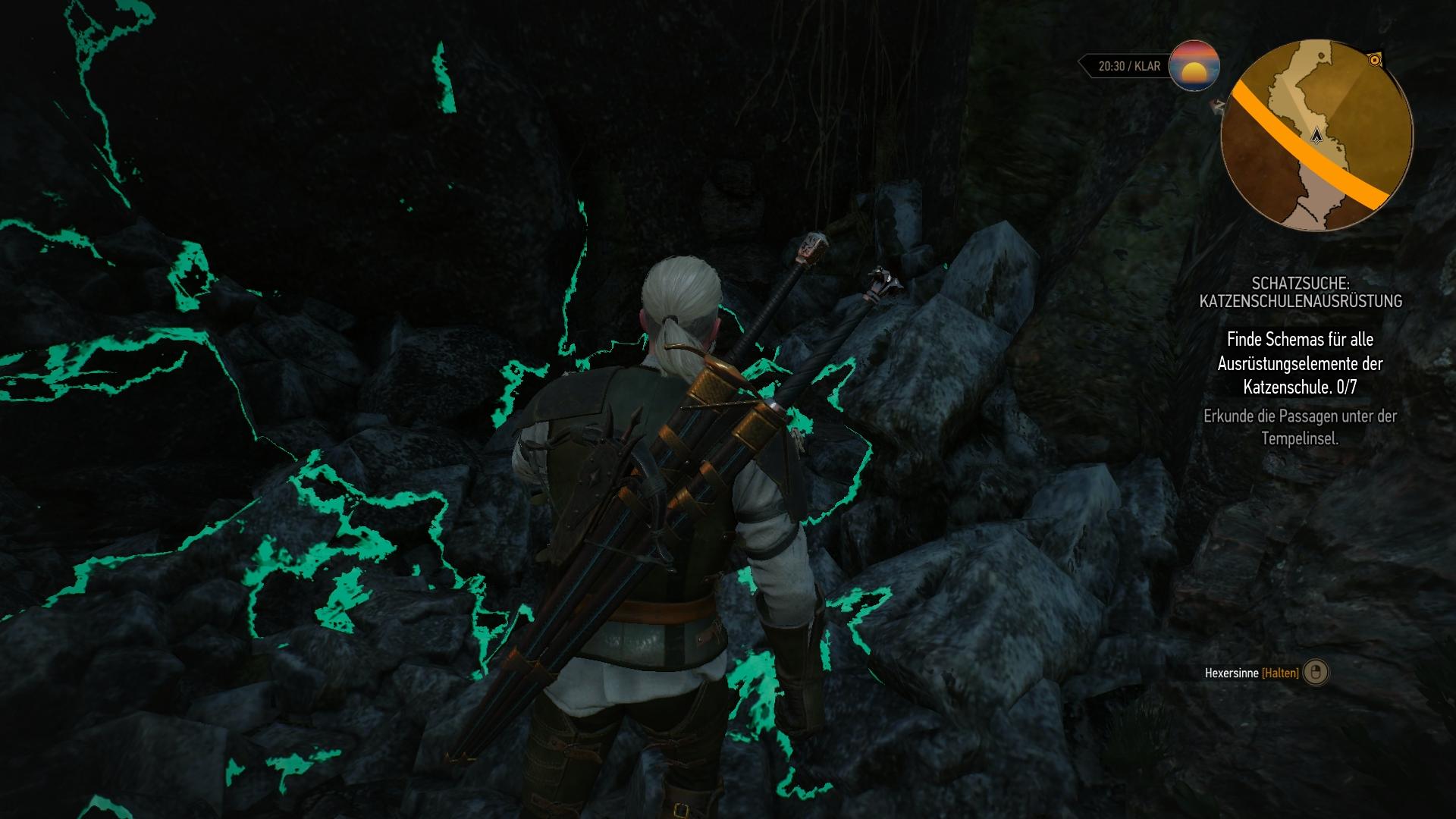
Task: Open the Katzenschulenausrüstung quest tracker title
Action: point(1300,293)
